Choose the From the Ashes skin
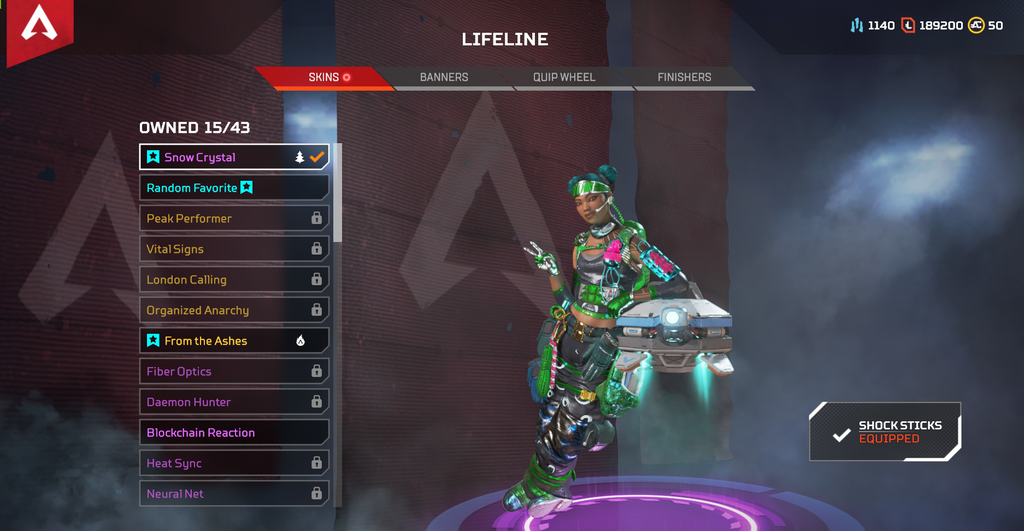The image size is (1024, 531). point(234,341)
